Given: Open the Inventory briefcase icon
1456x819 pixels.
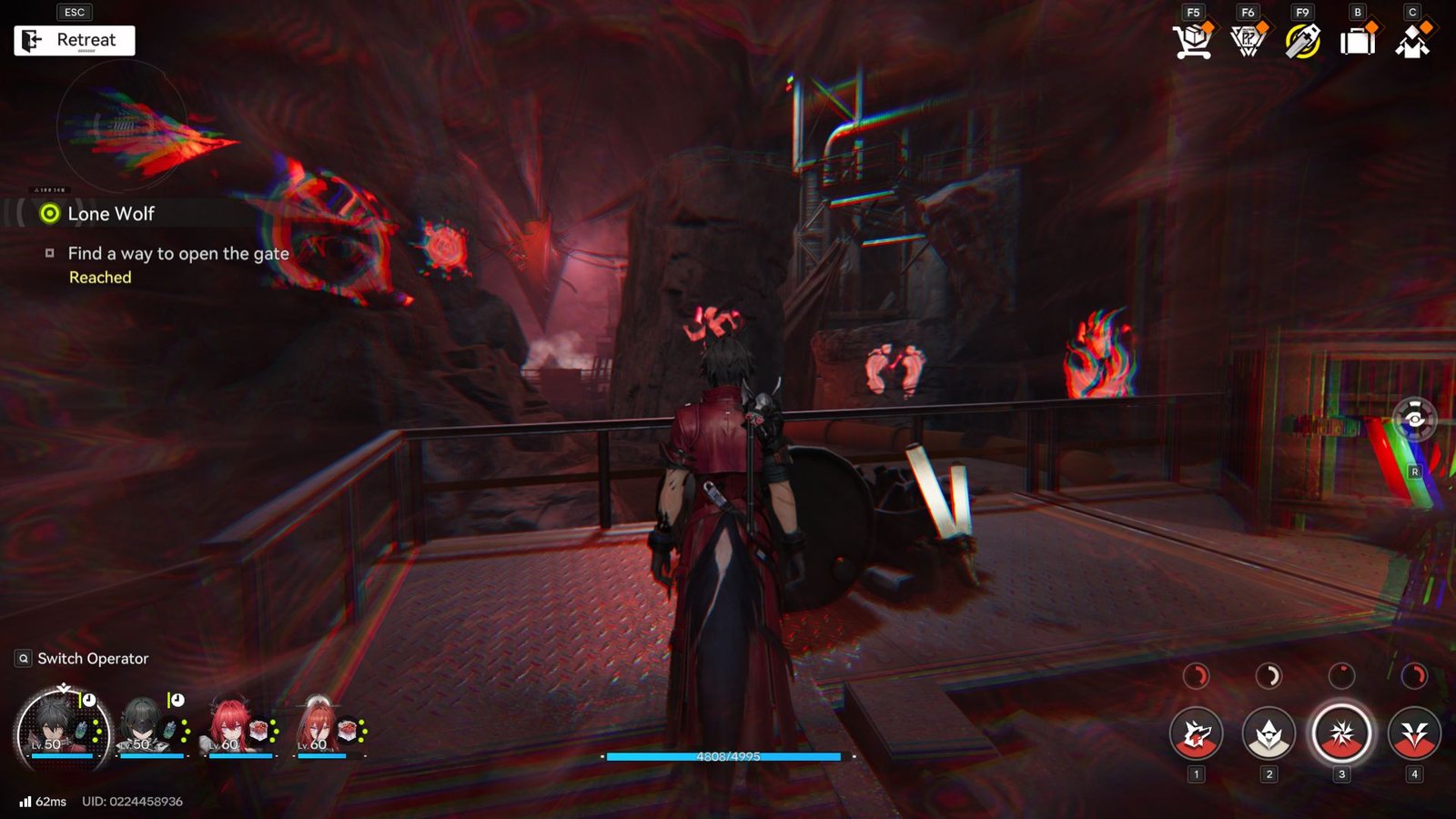Looking at the screenshot, I should 1355,39.
